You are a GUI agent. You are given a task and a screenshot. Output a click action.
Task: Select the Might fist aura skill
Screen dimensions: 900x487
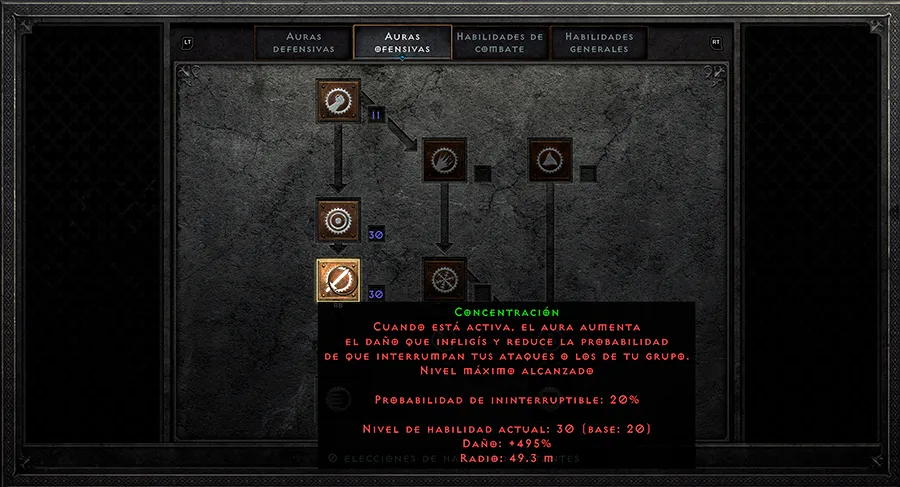(338, 101)
